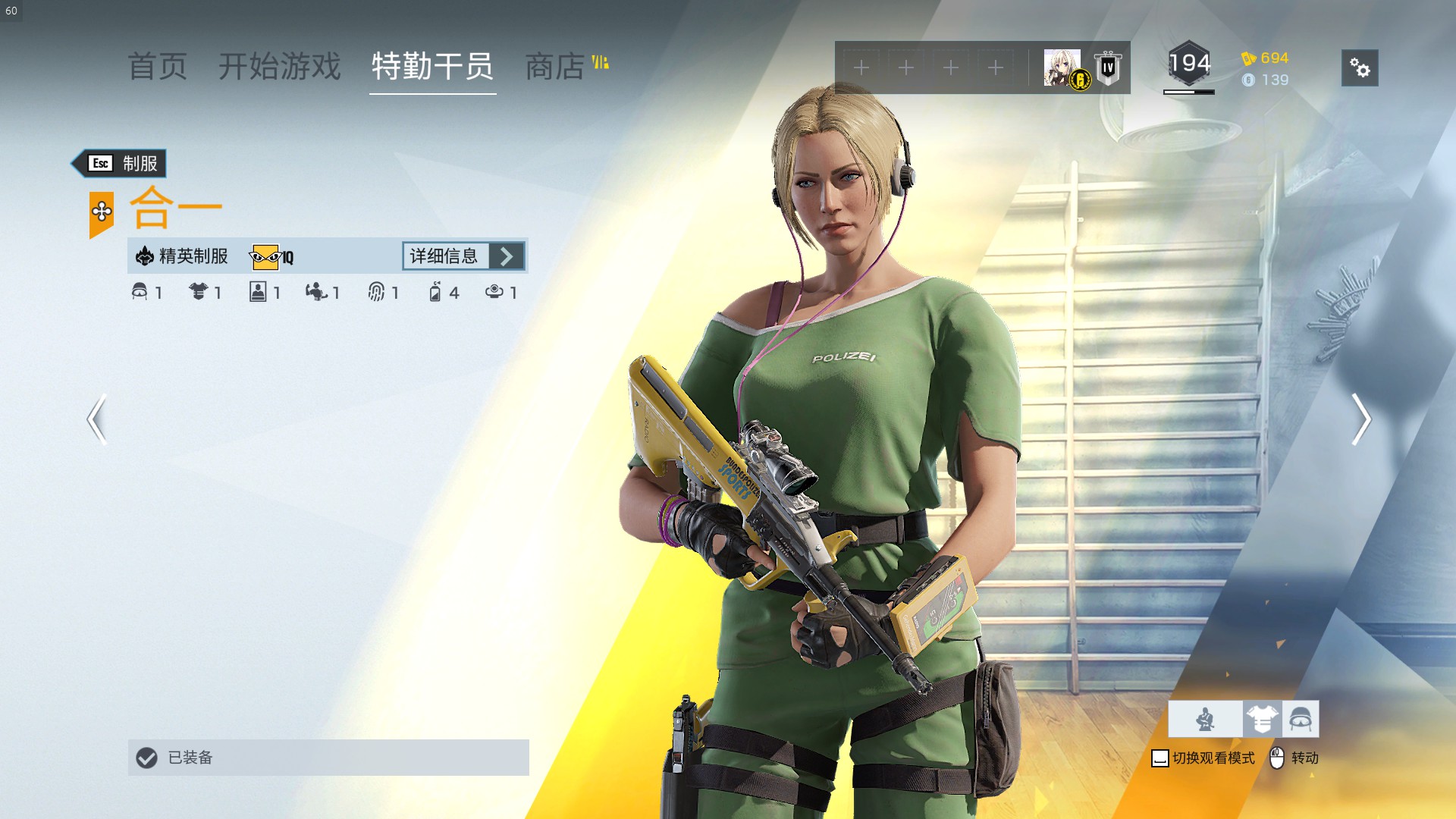Open 详细信息 details for this uniform

click(x=463, y=256)
